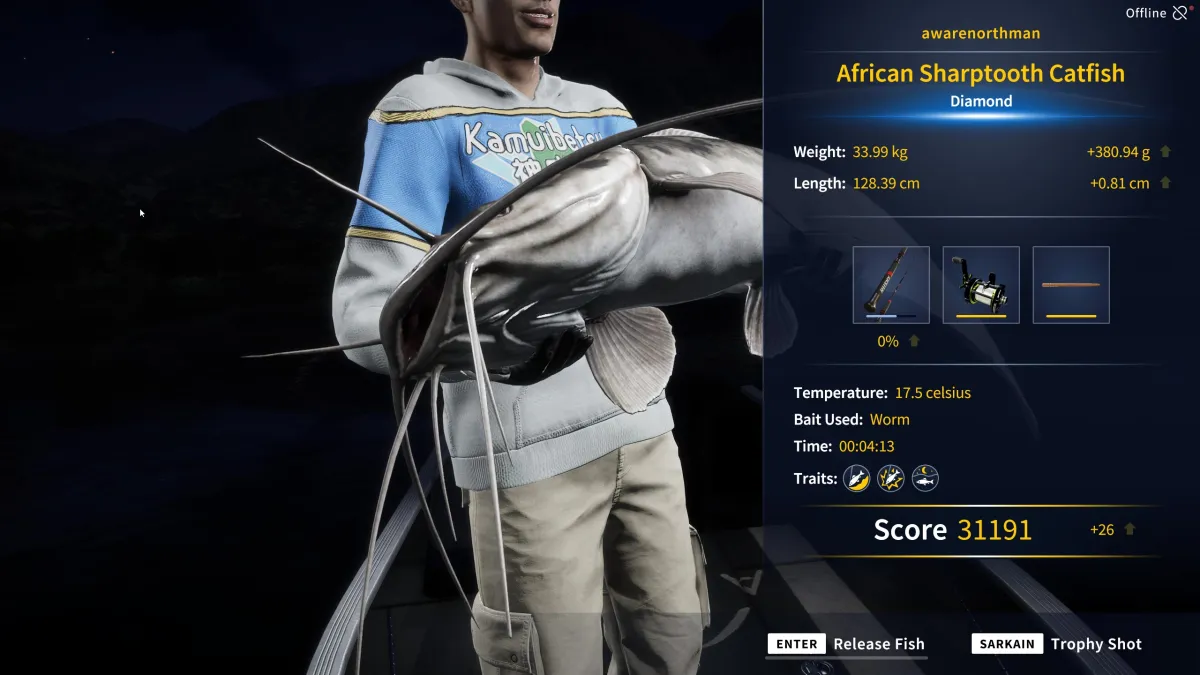The image size is (1200, 675).
Task: Select the worm bait slot
Action: [1071, 285]
